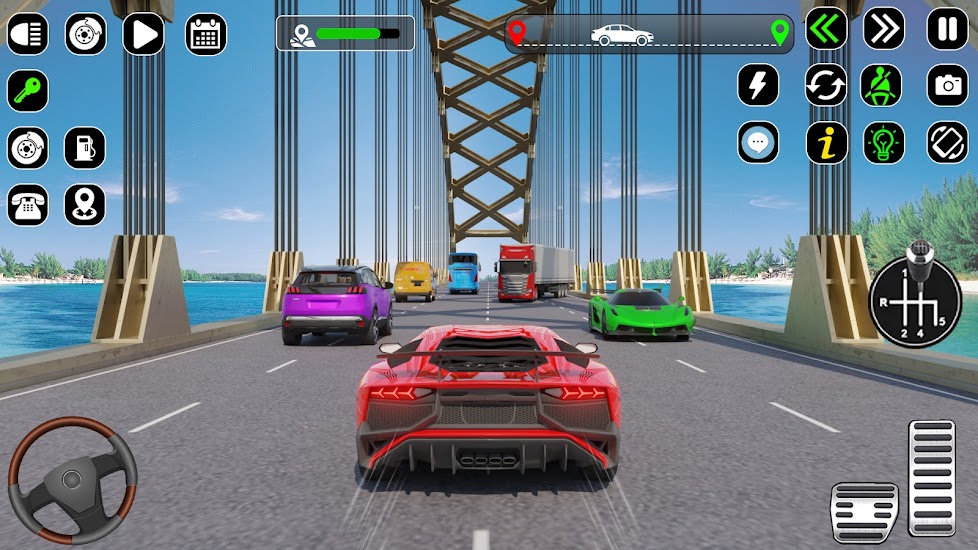Toggle the headlights icon

(x=27, y=34)
